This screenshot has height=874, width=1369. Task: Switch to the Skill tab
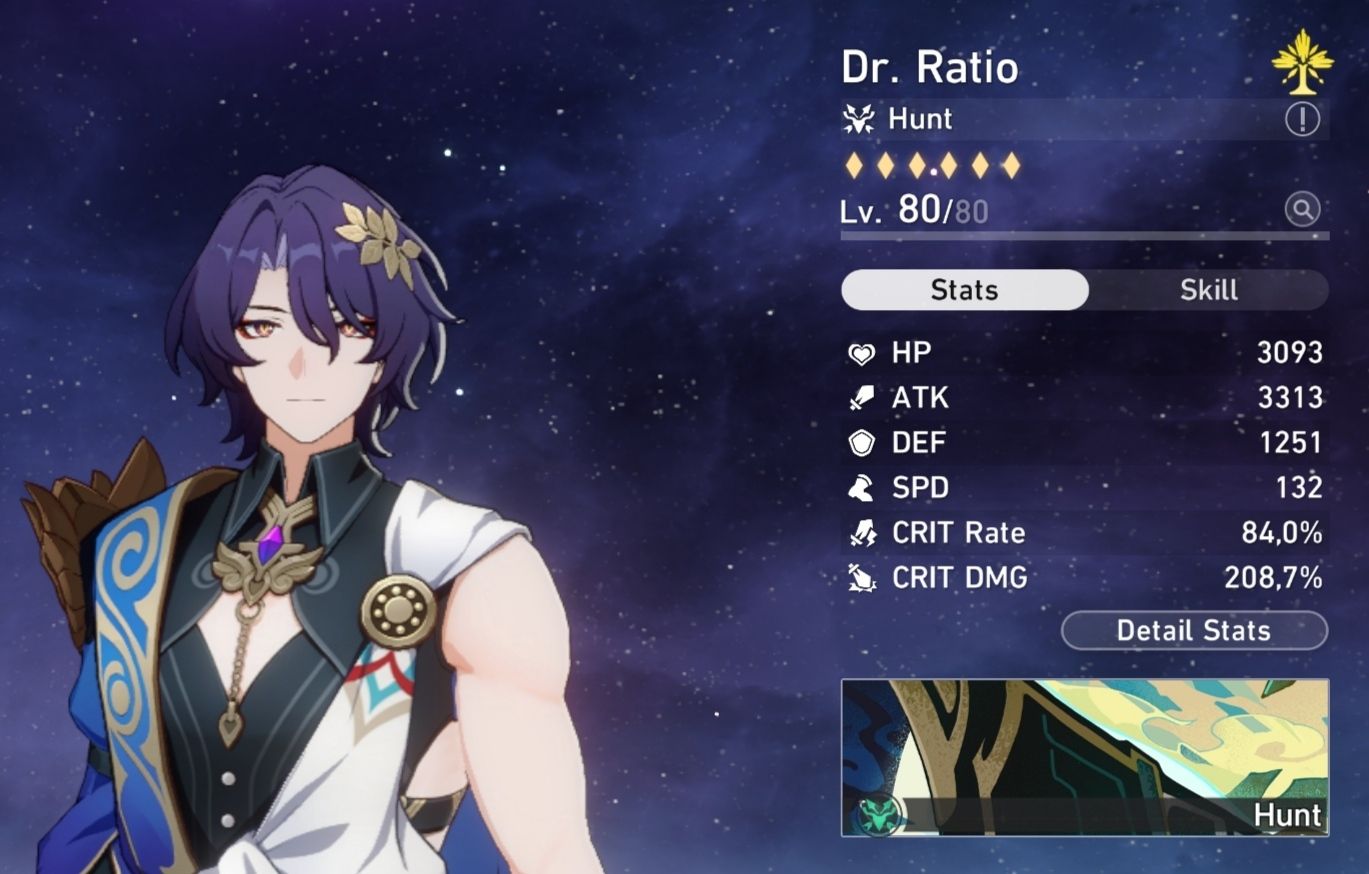[1209, 289]
